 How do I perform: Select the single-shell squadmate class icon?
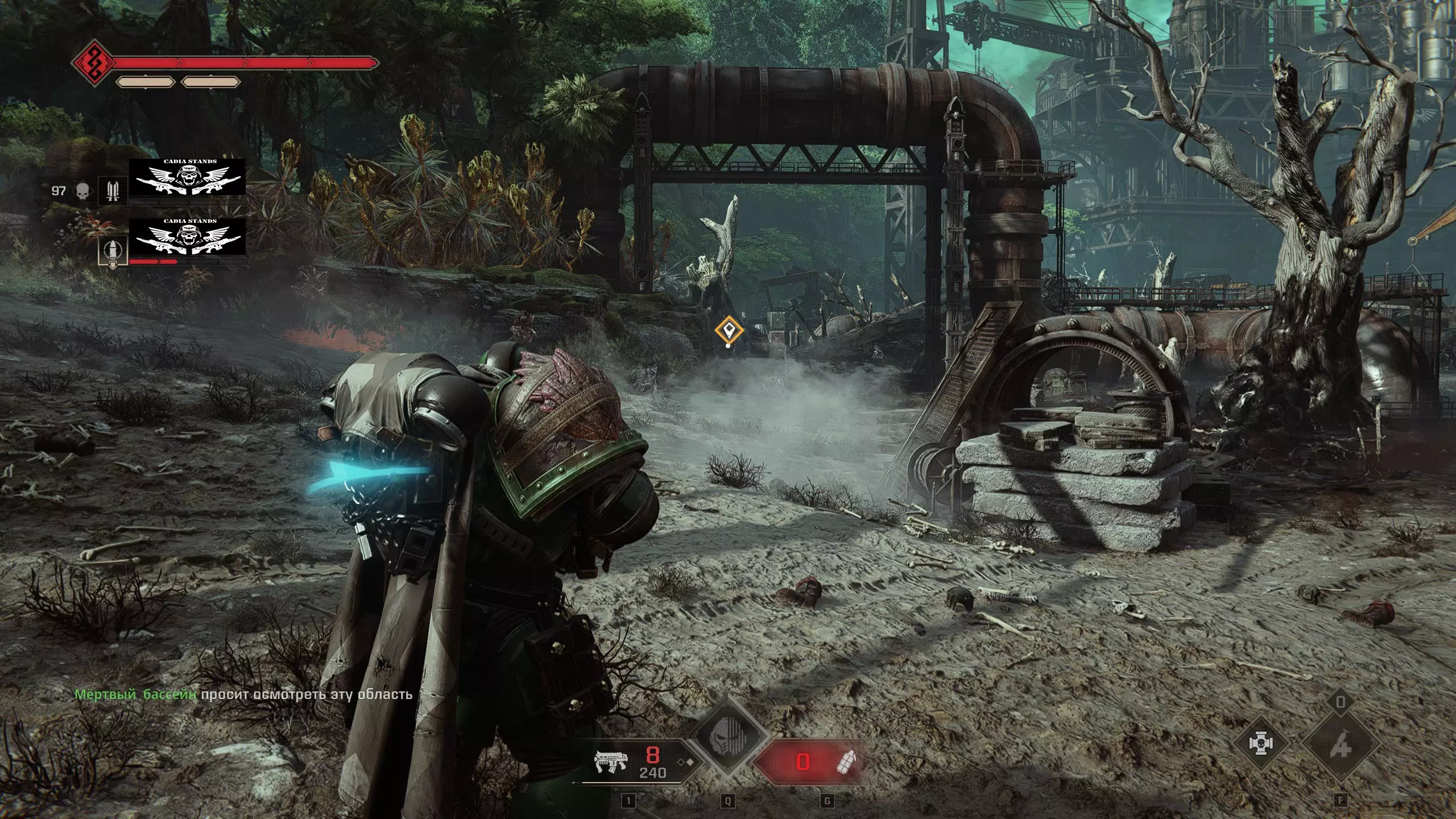pos(111,251)
